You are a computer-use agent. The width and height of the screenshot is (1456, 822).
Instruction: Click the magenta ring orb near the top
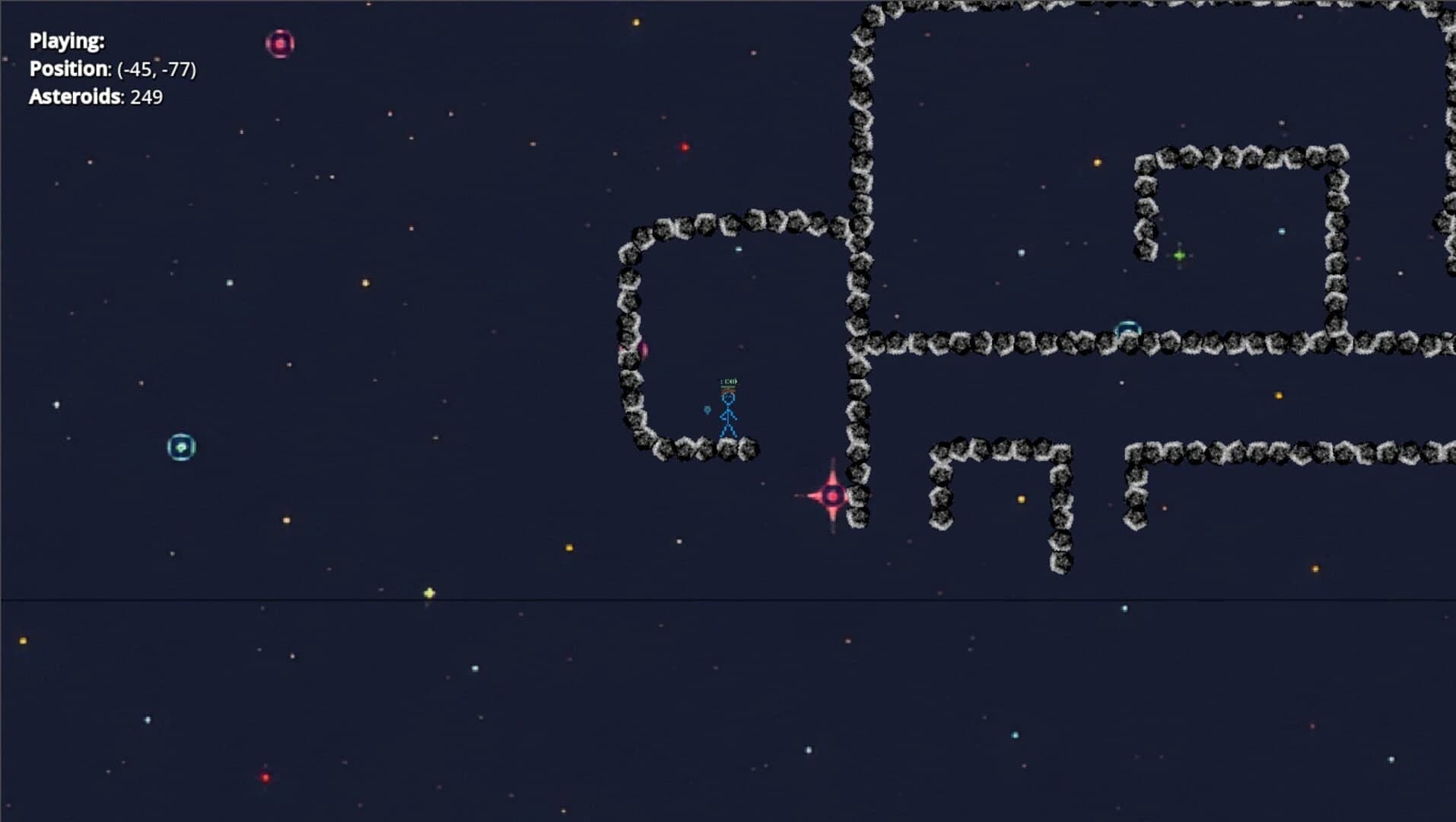coord(281,43)
